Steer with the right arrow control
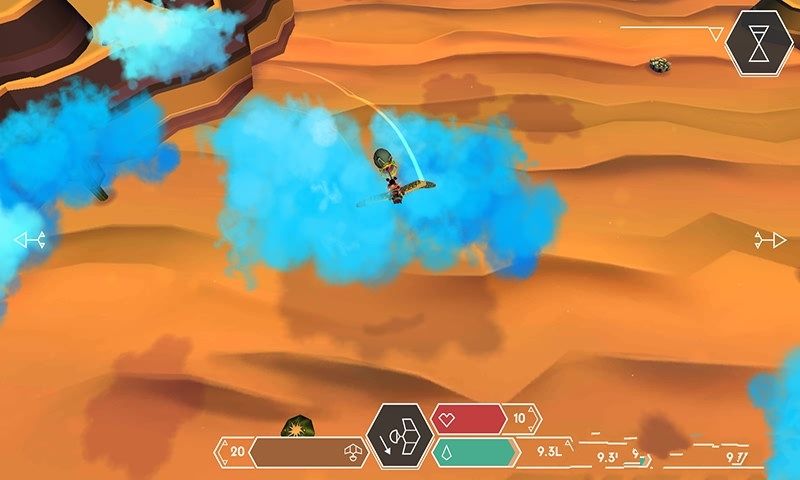The height and width of the screenshot is (480, 800). [771, 240]
